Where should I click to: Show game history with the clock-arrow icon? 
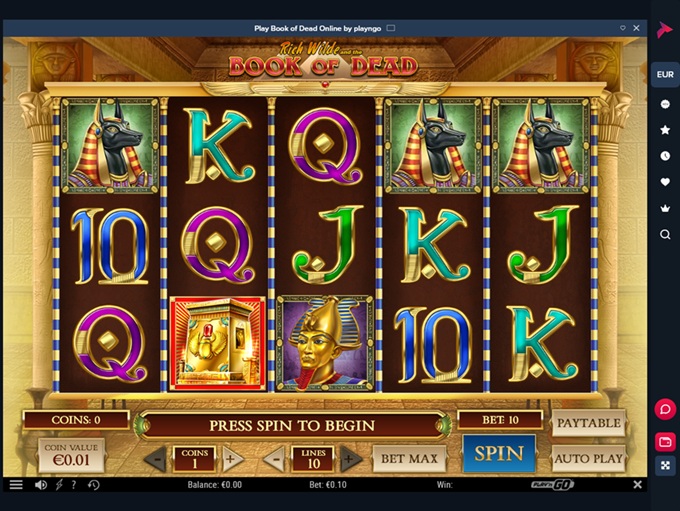coord(93,485)
